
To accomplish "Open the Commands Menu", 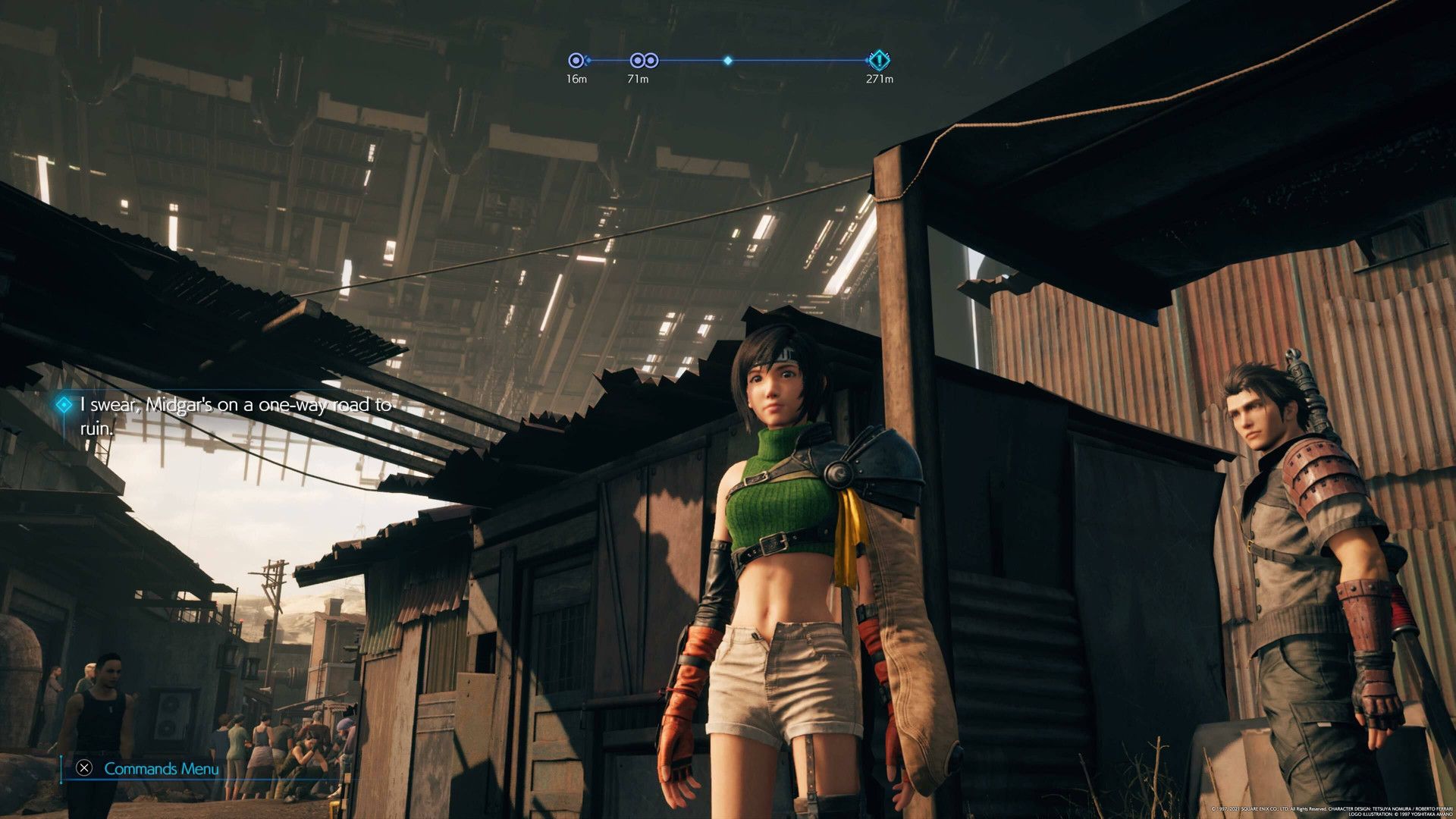I will (160, 768).
